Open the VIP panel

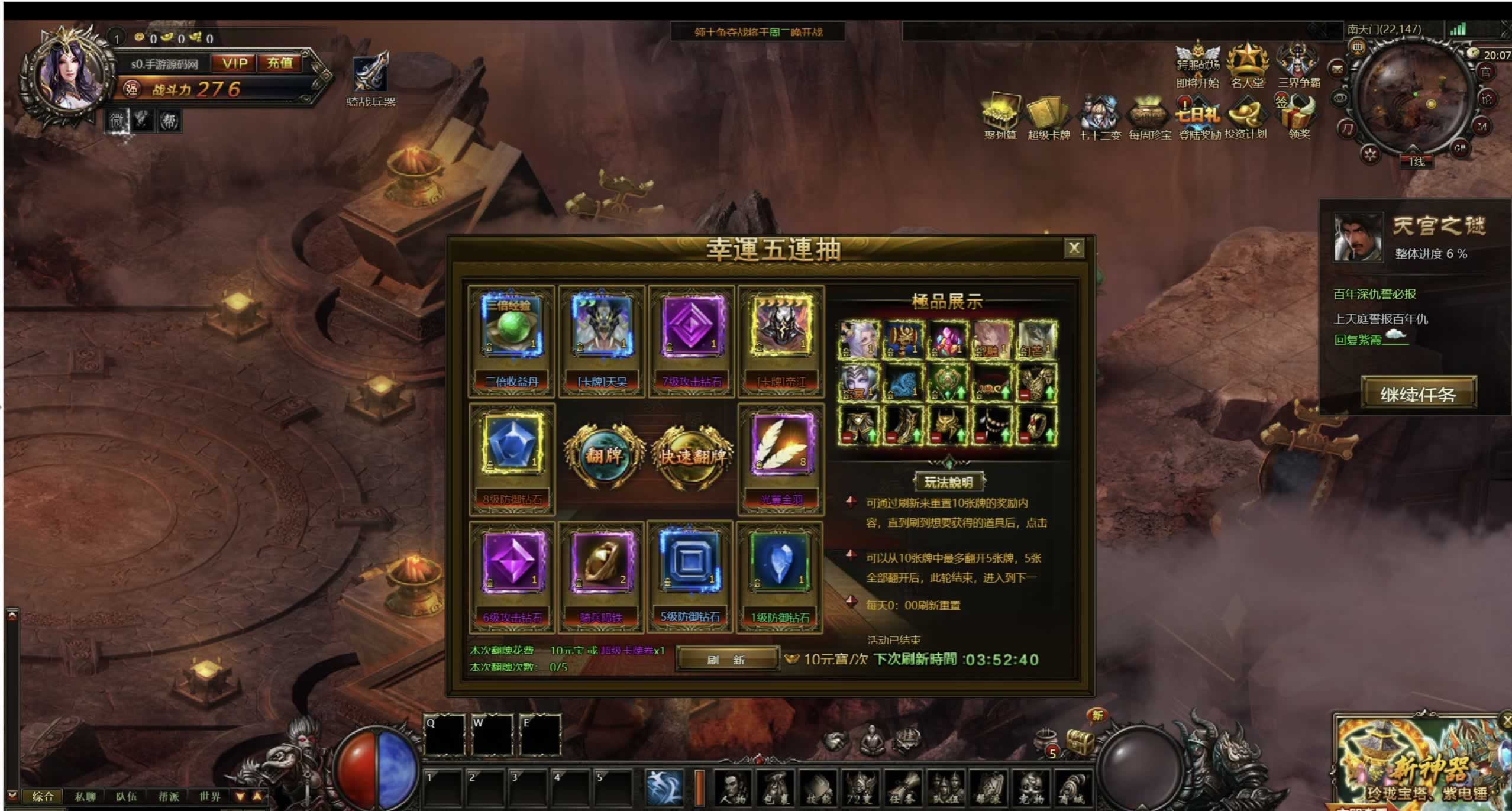point(235,63)
